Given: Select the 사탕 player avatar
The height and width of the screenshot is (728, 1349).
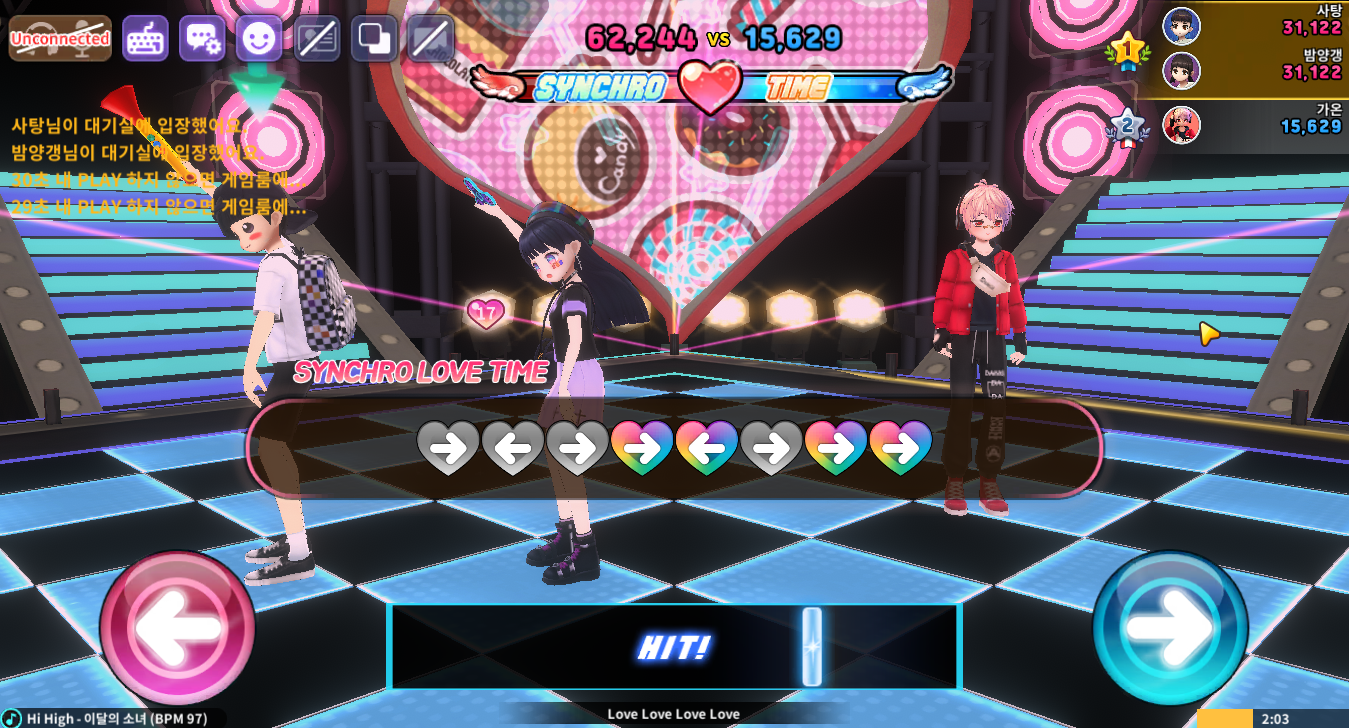Looking at the screenshot, I should pos(1181,26).
